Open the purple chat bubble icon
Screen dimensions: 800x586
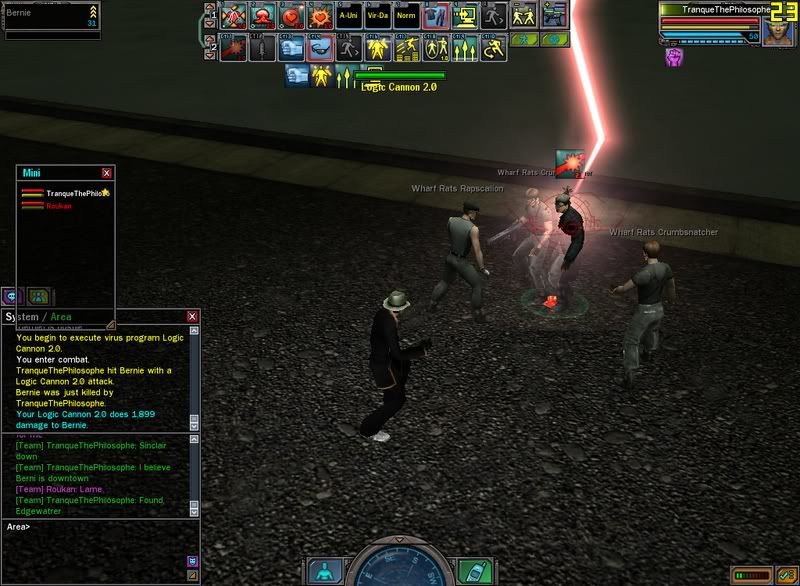(12, 296)
